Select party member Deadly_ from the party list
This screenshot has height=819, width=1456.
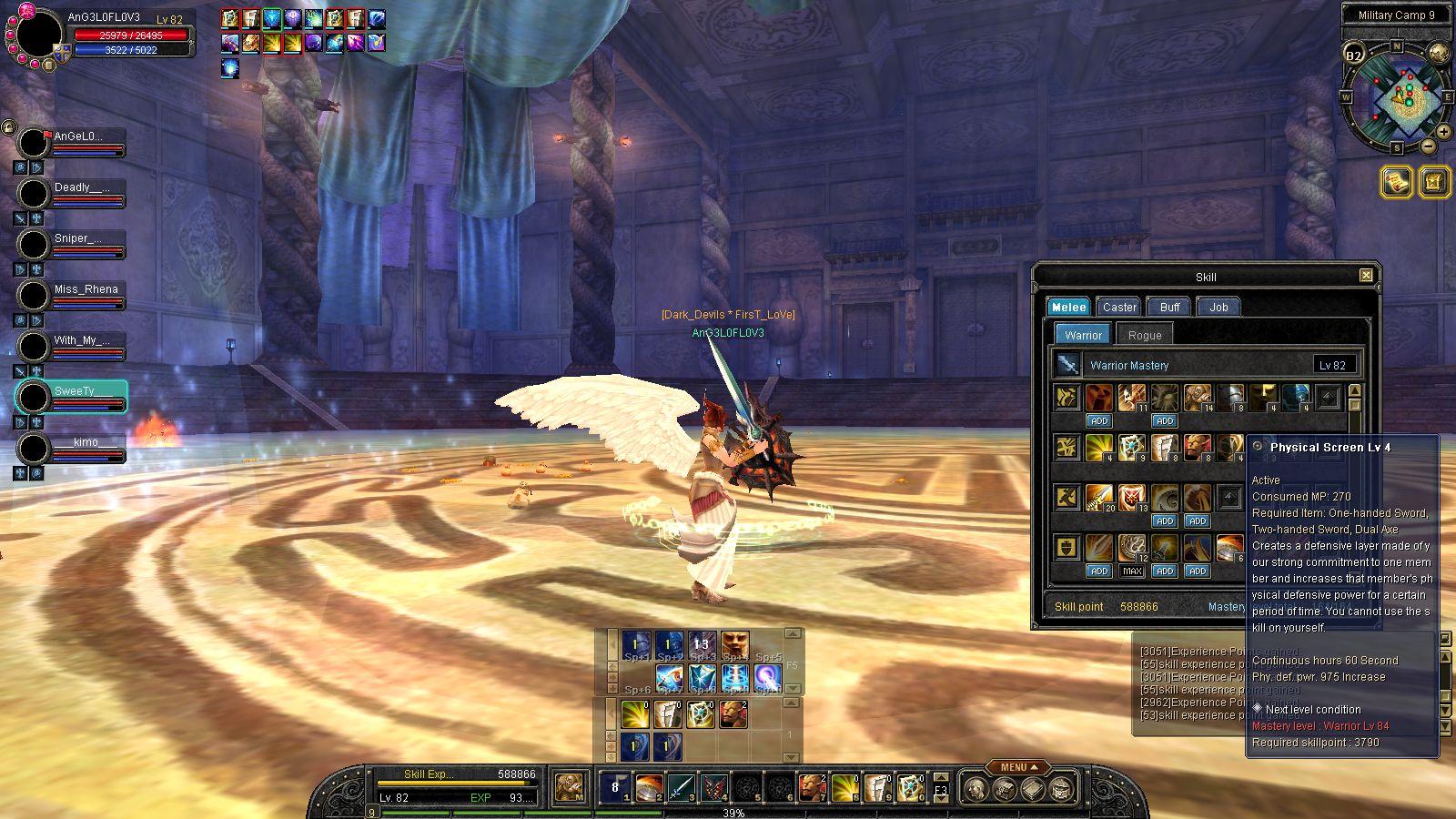click(x=82, y=187)
